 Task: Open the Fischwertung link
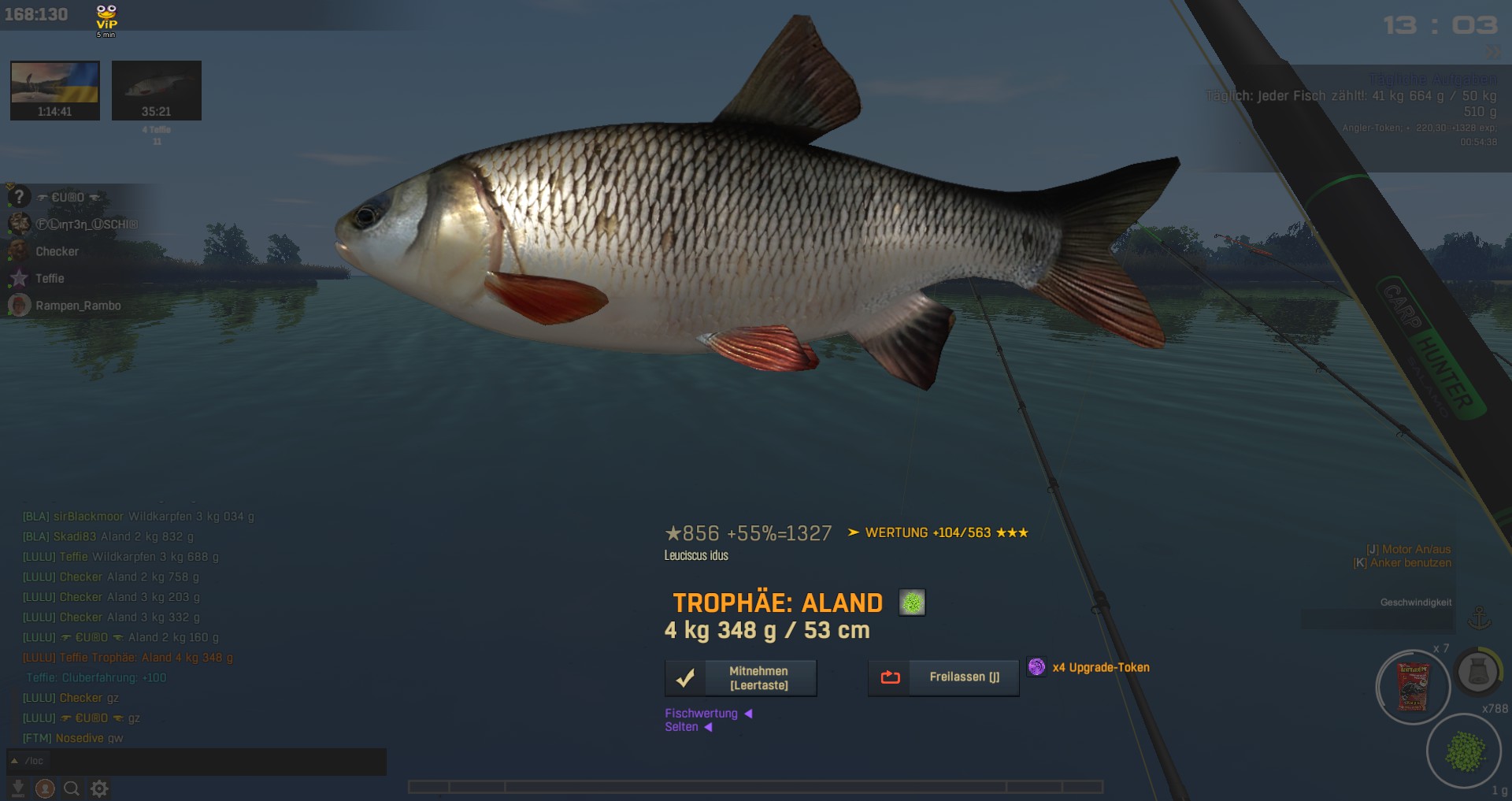tap(702, 714)
